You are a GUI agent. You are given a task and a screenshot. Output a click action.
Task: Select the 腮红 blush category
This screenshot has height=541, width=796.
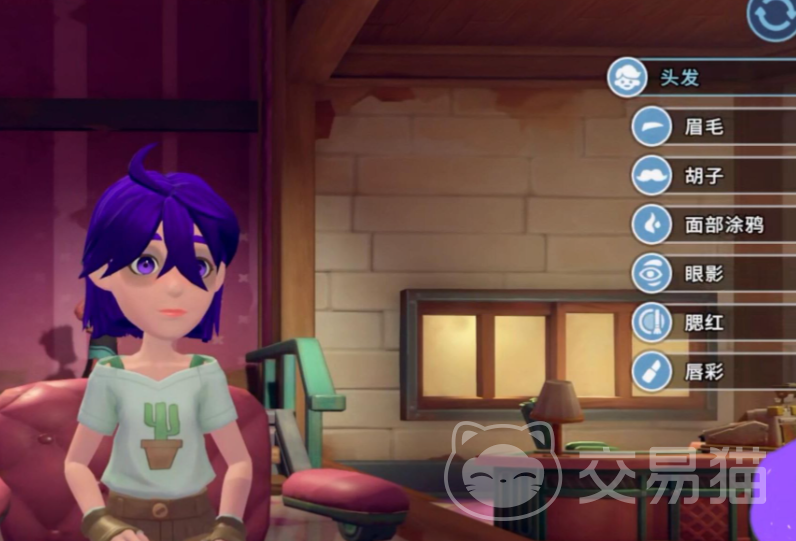(x=704, y=322)
